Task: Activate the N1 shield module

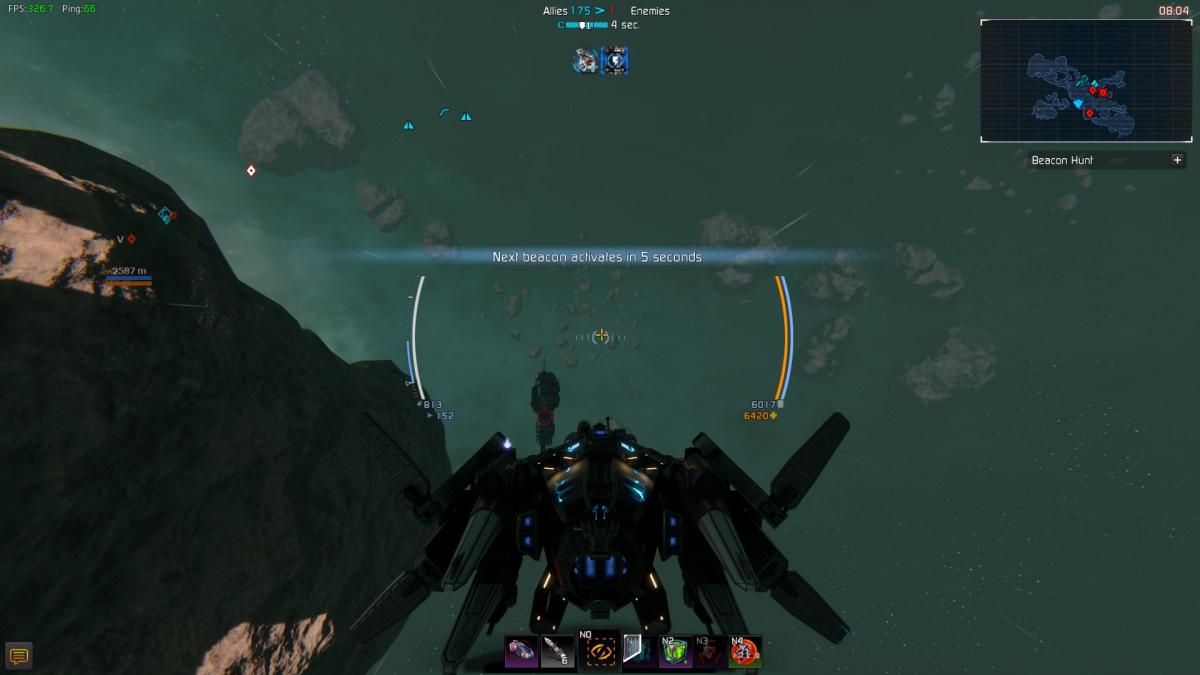Action: point(639,652)
